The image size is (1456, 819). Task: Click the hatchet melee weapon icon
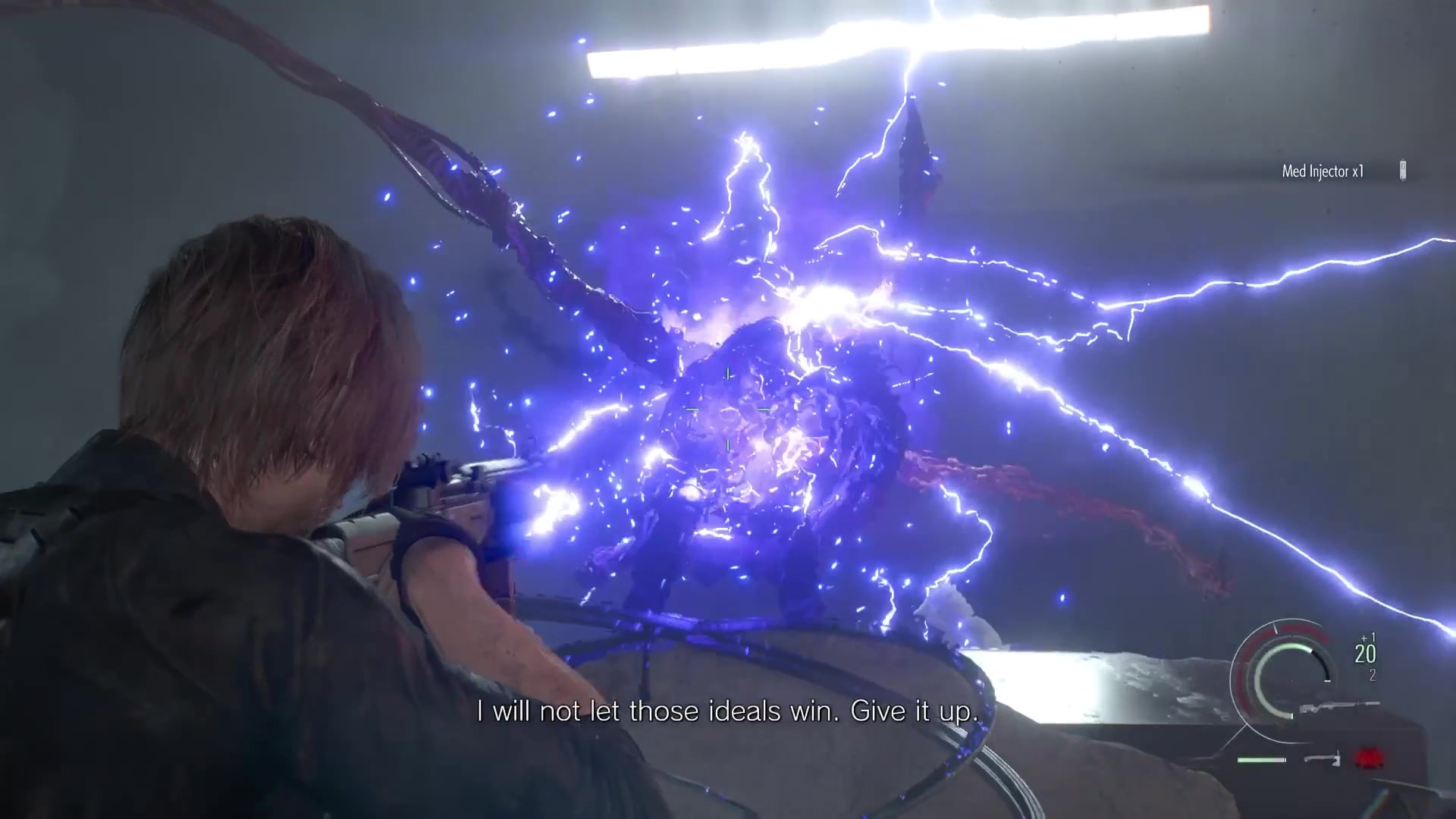(1323, 758)
